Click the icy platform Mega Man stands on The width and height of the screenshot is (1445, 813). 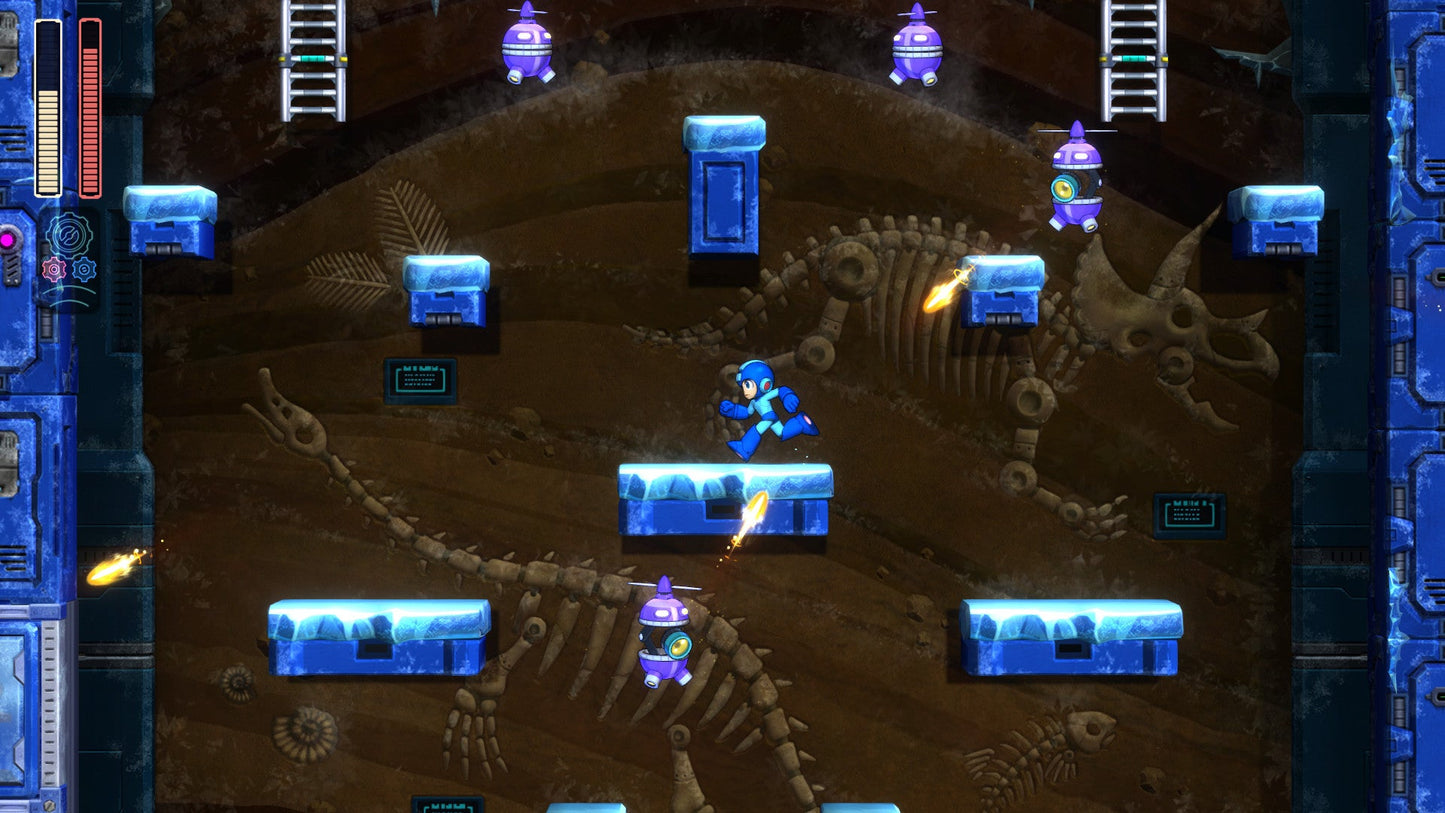(724, 500)
